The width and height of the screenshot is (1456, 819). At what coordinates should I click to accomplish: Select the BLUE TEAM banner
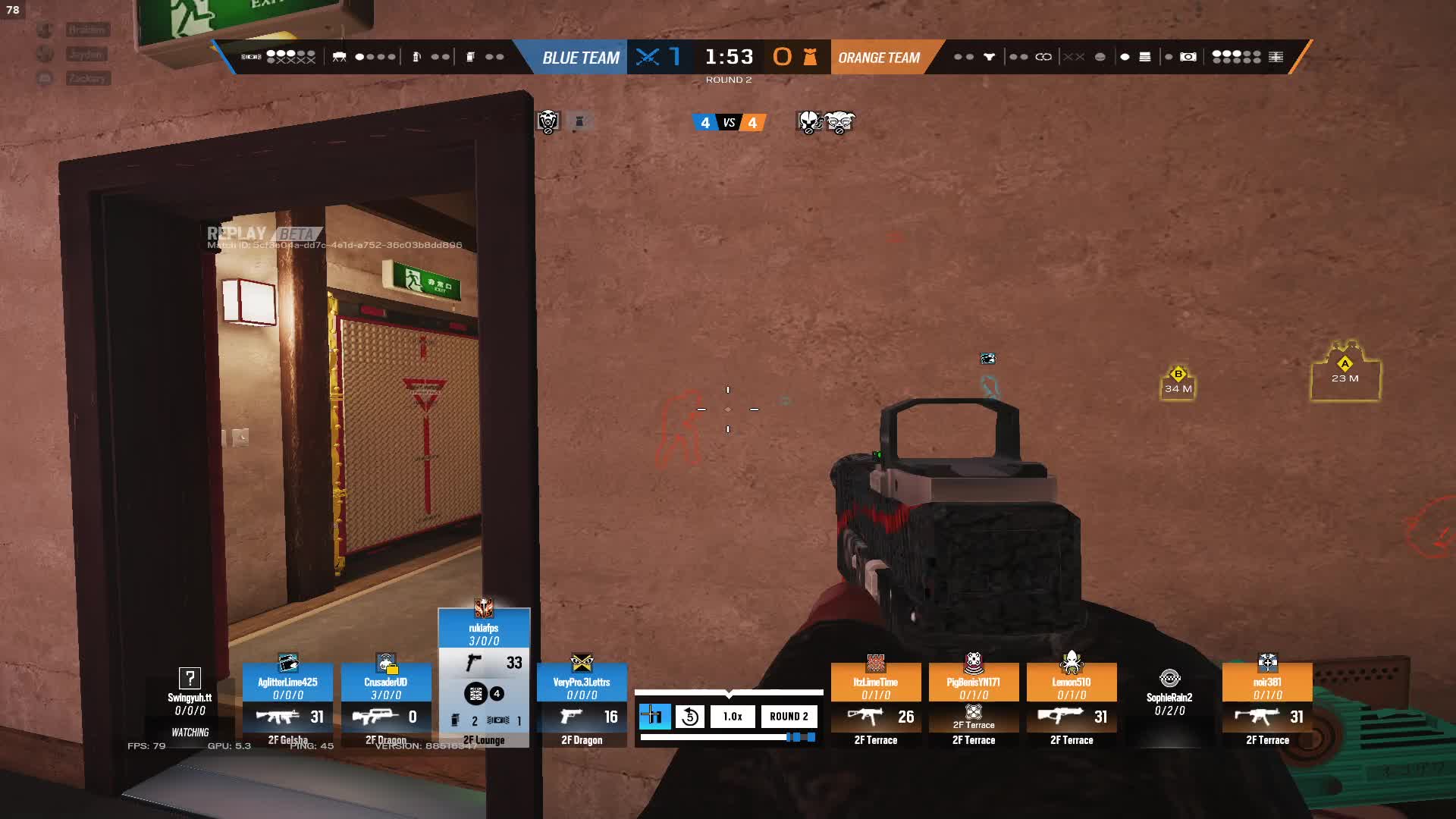[x=580, y=56]
